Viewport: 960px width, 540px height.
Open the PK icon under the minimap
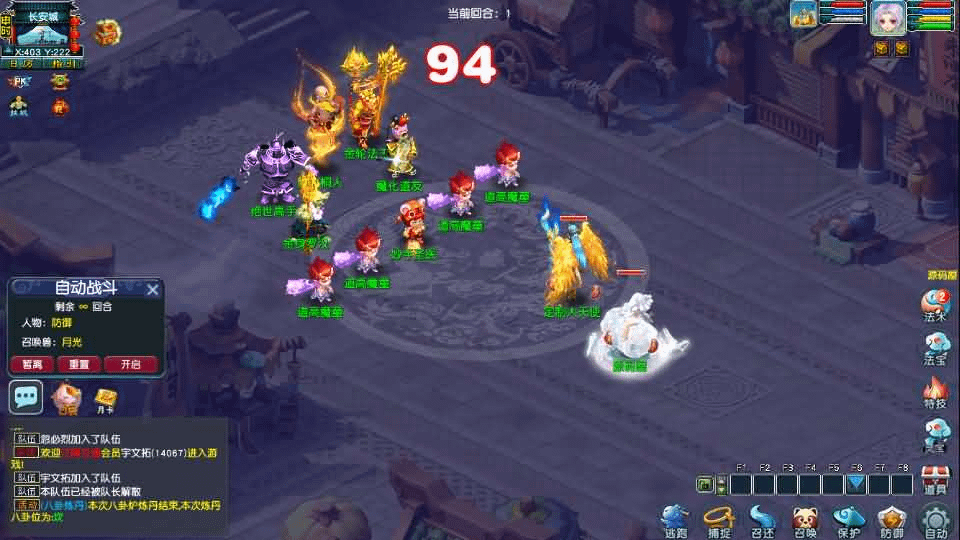click(19, 81)
